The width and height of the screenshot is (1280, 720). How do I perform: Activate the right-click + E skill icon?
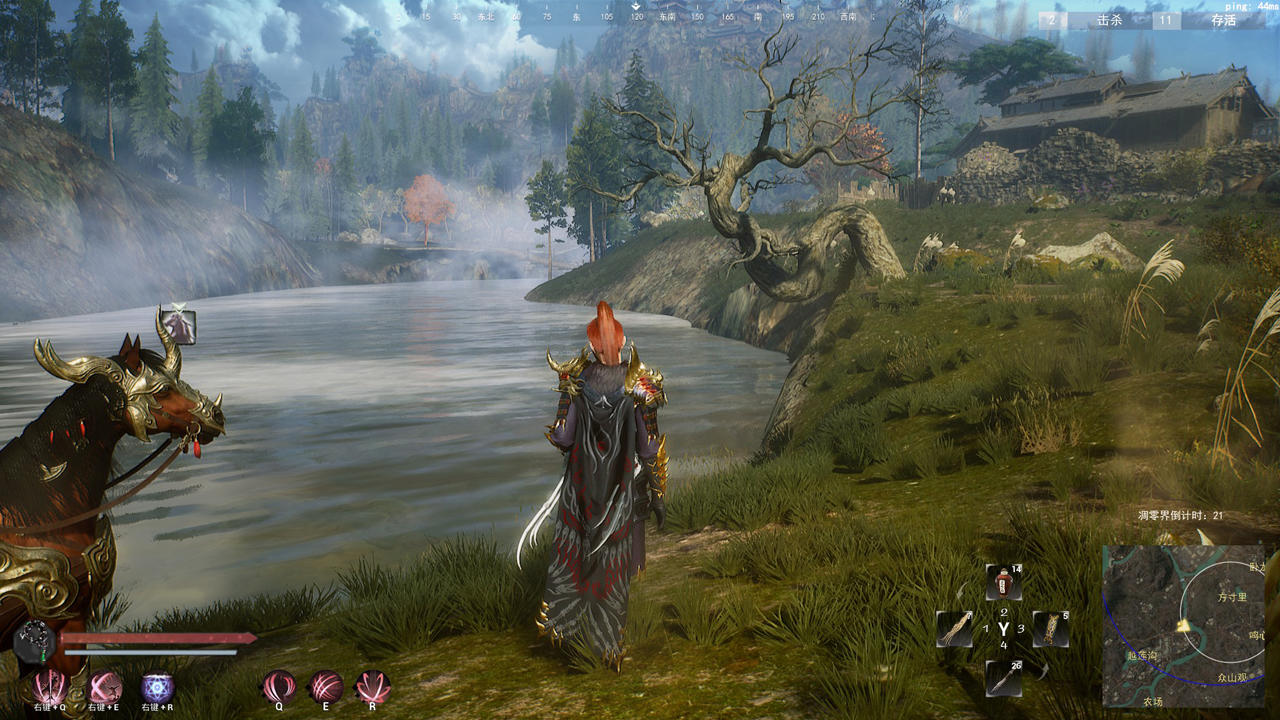105,687
